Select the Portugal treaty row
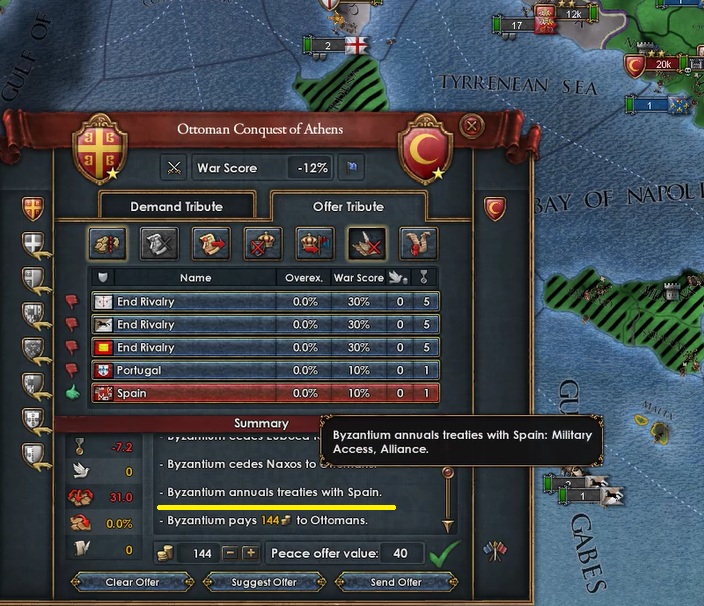 click(x=265, y=370)
